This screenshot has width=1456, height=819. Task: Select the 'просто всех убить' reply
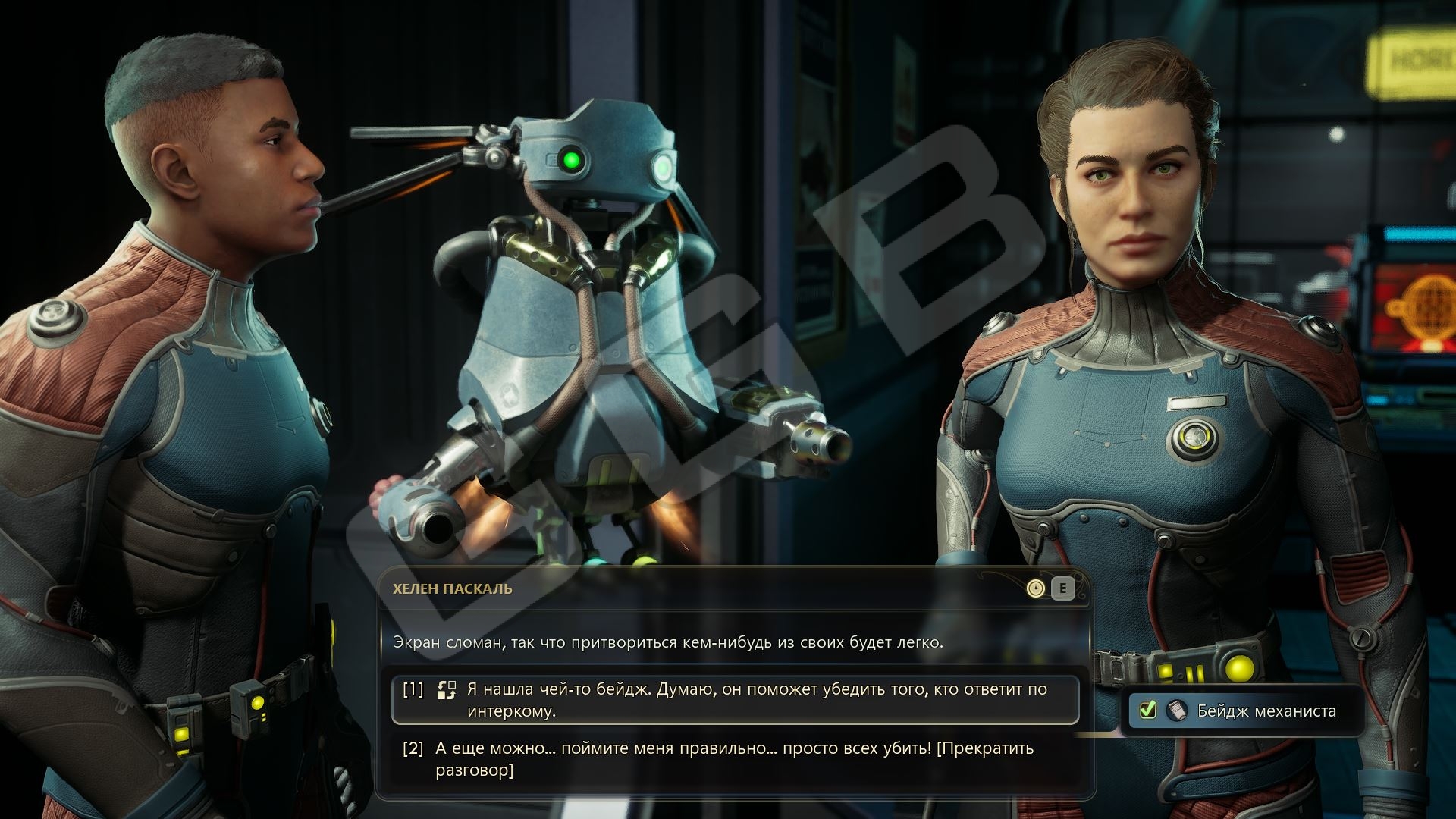click(x=734, y=758)
